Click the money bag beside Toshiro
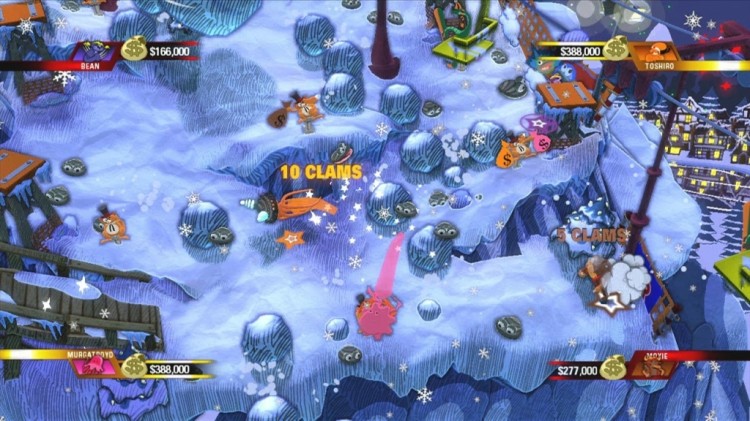 (617, 47)
